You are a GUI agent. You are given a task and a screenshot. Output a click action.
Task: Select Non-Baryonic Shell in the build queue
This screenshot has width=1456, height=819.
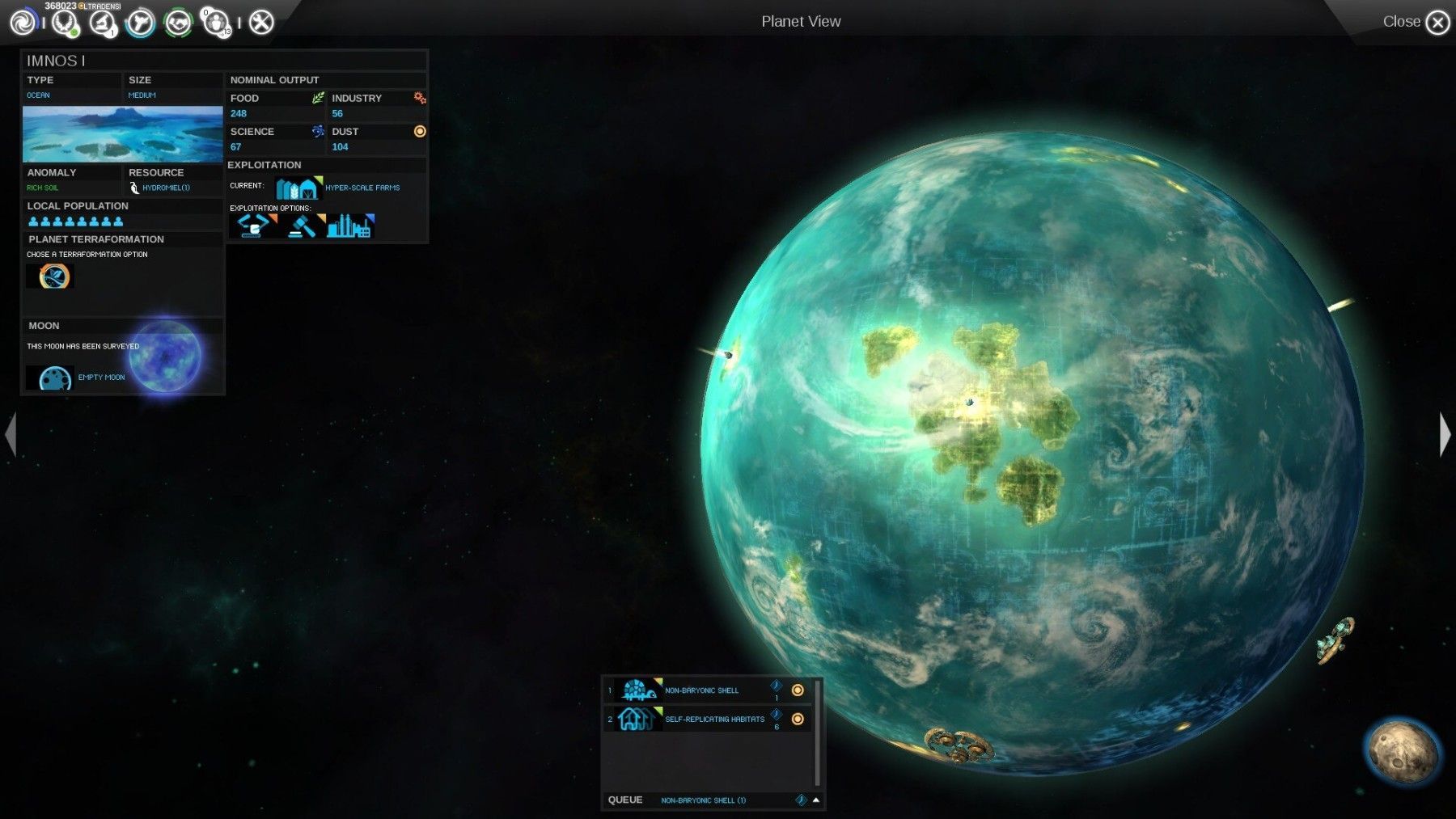(700, 690)
